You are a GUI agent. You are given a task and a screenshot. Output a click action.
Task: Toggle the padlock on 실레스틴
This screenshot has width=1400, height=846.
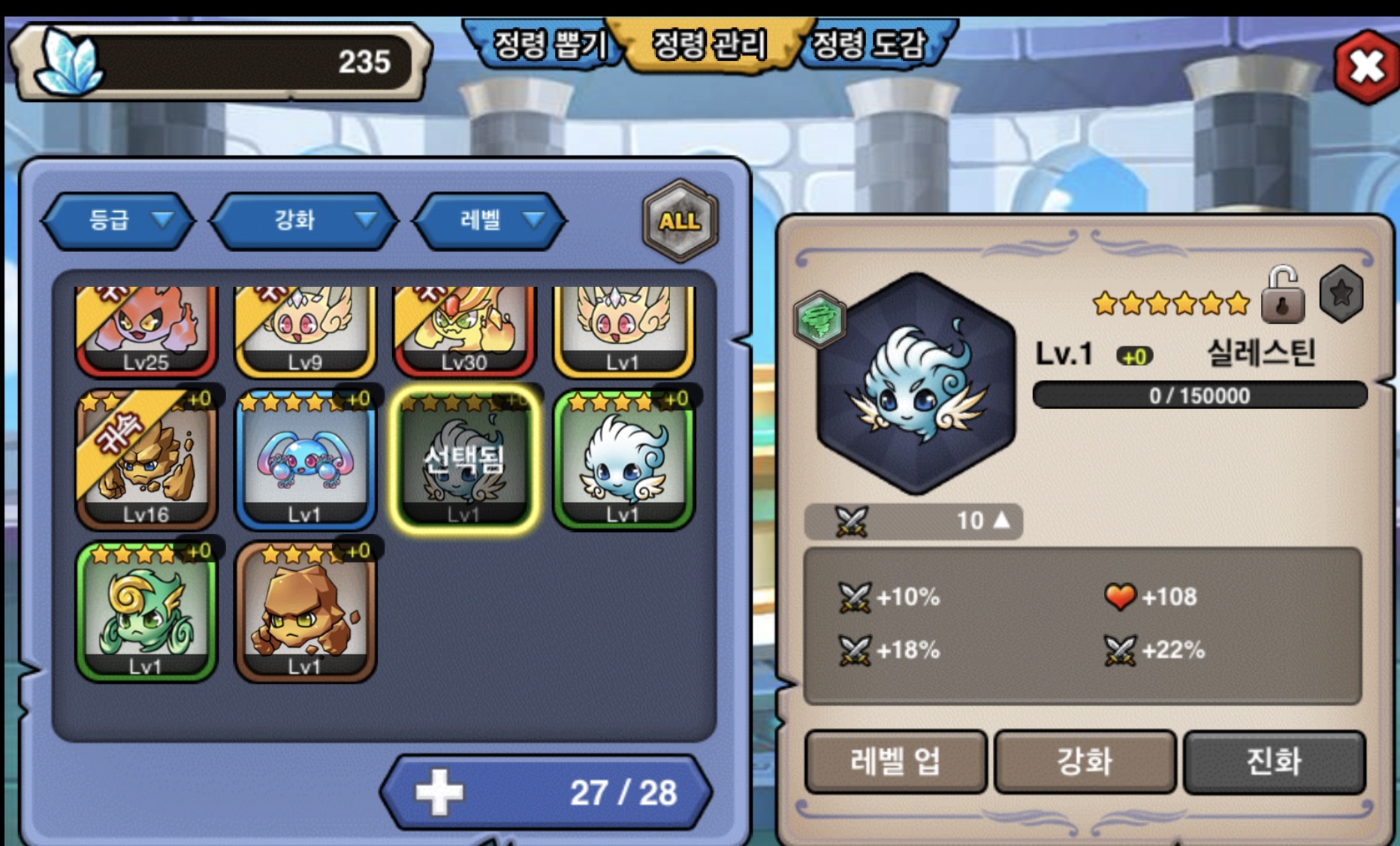coord(1282,295)
